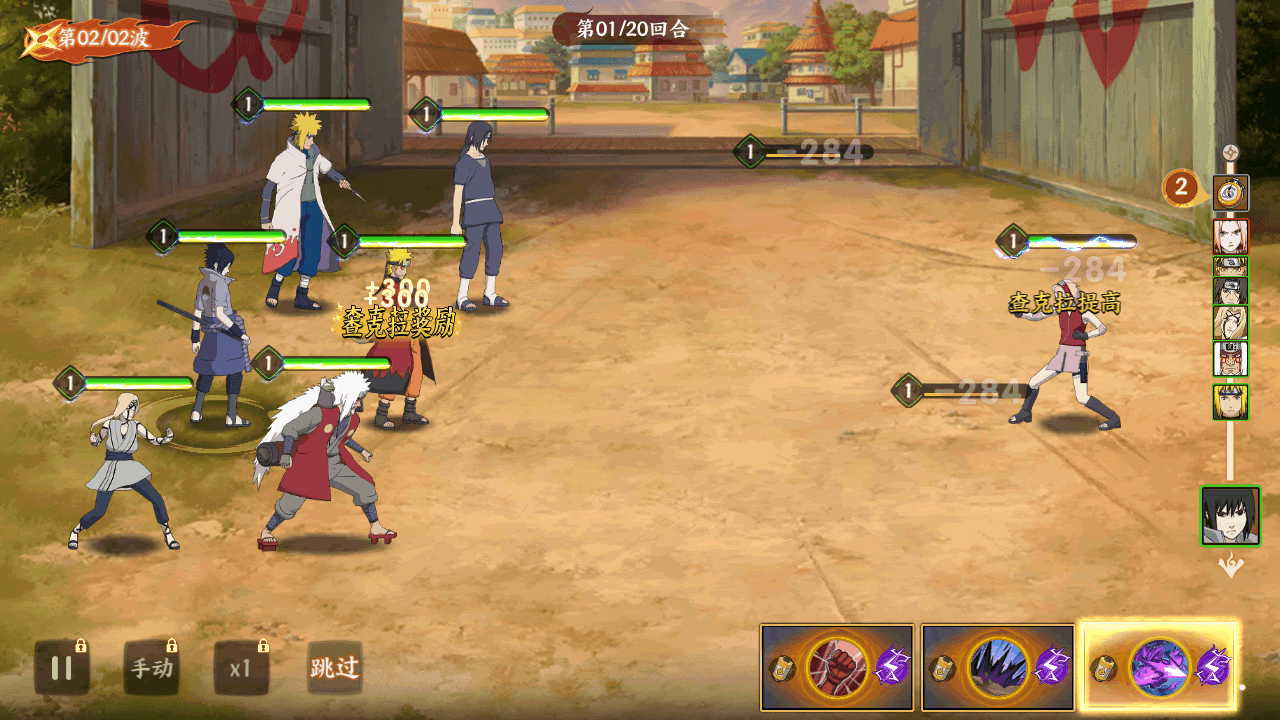Choose the dark spikes skill card
The width and height of the screenshot is (1280, 720).
pyautogui.click(x=998, y=667)
